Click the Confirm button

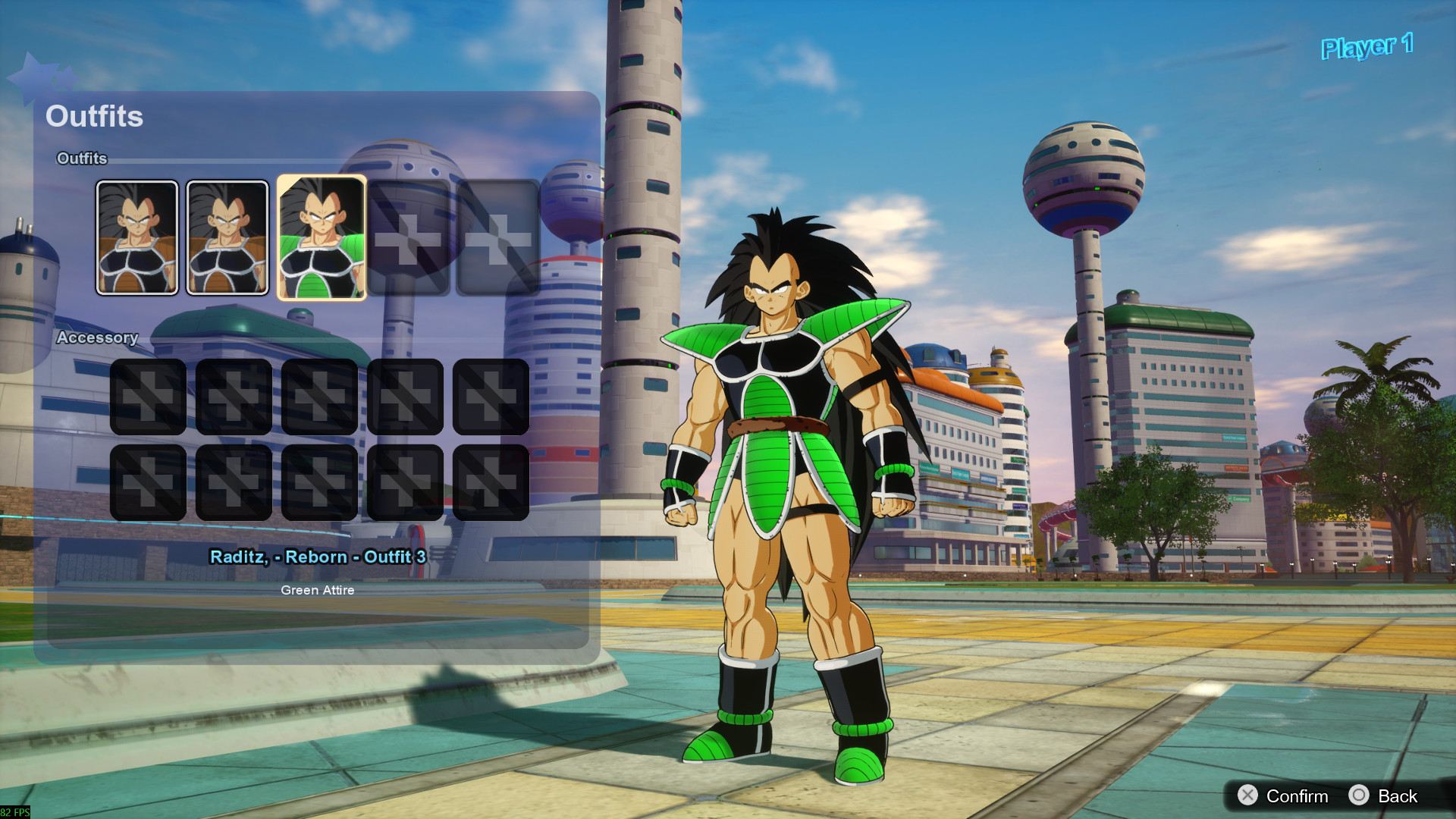1297,796
